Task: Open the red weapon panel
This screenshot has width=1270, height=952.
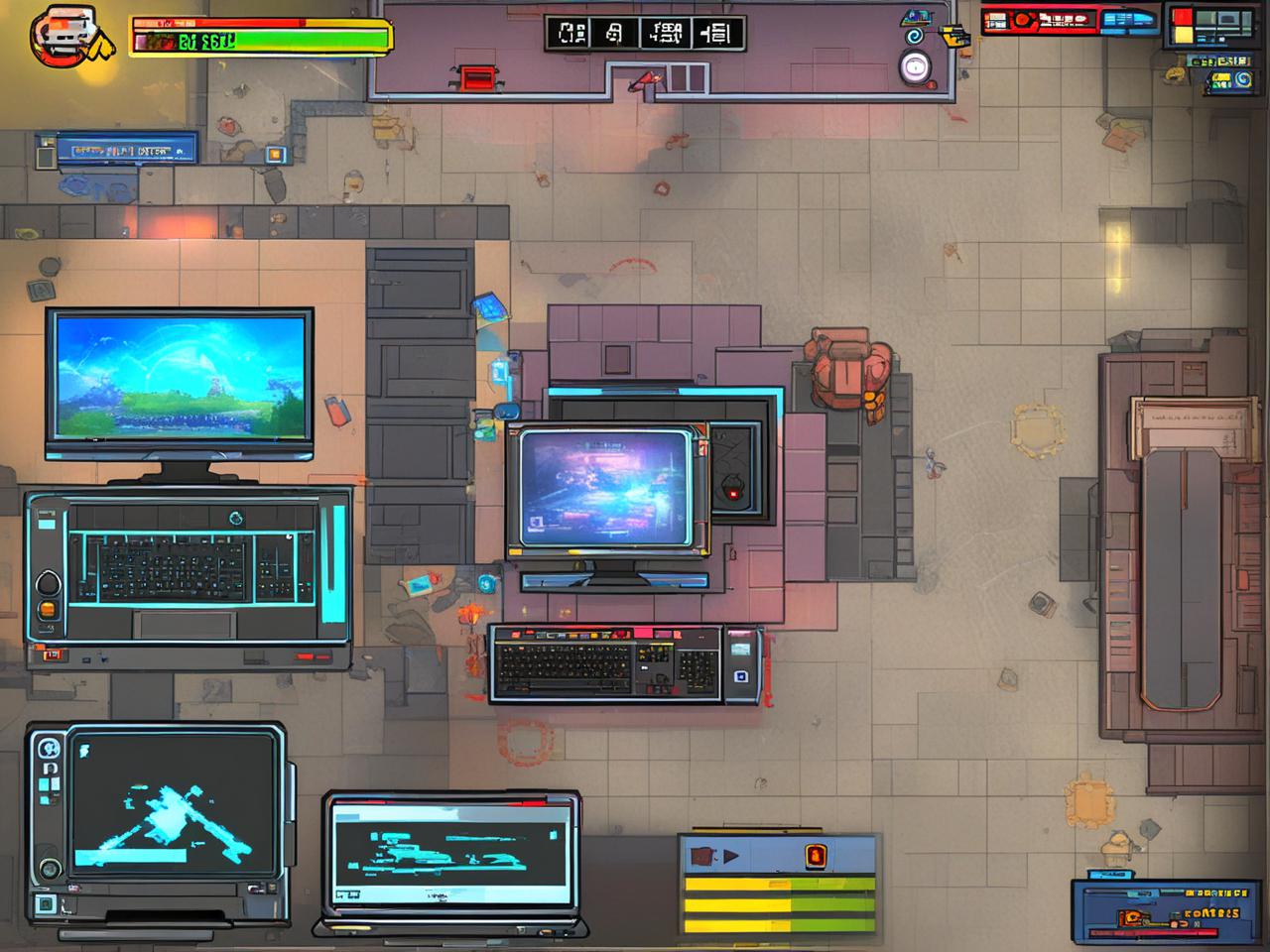Action: click(1040, 20)
